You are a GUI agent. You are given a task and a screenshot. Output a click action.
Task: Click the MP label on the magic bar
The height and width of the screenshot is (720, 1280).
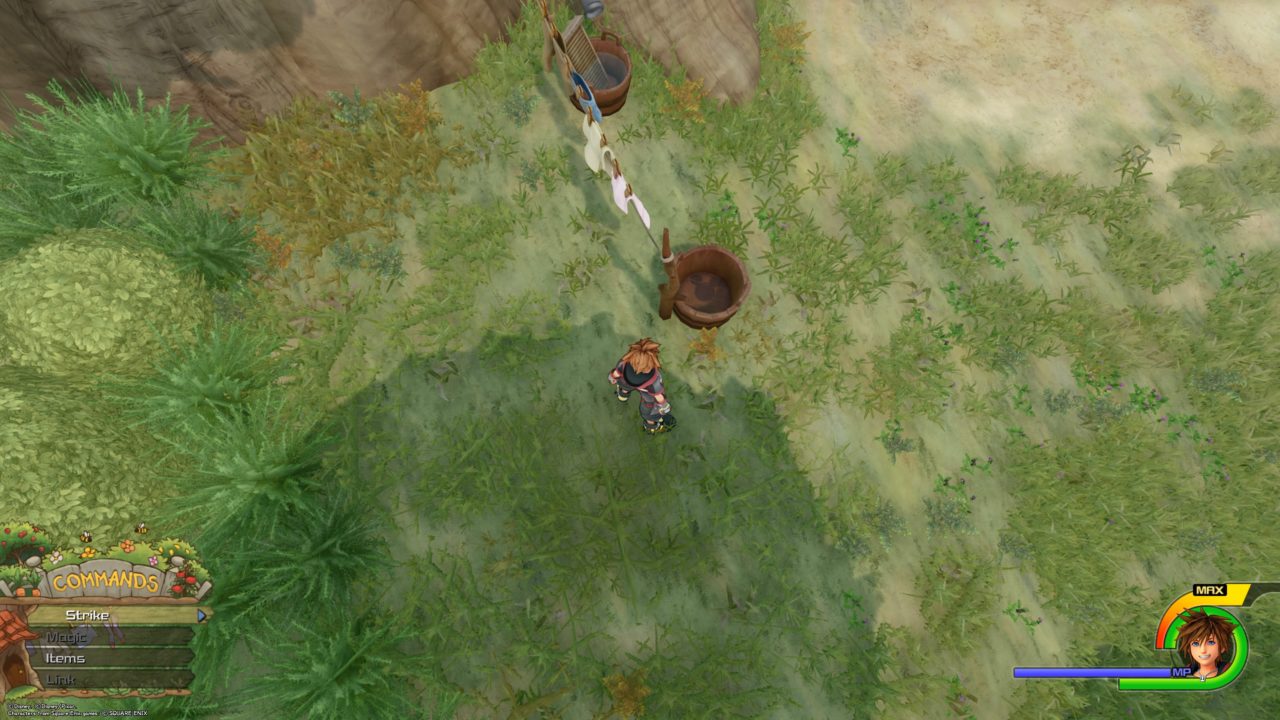(1181, 671)
